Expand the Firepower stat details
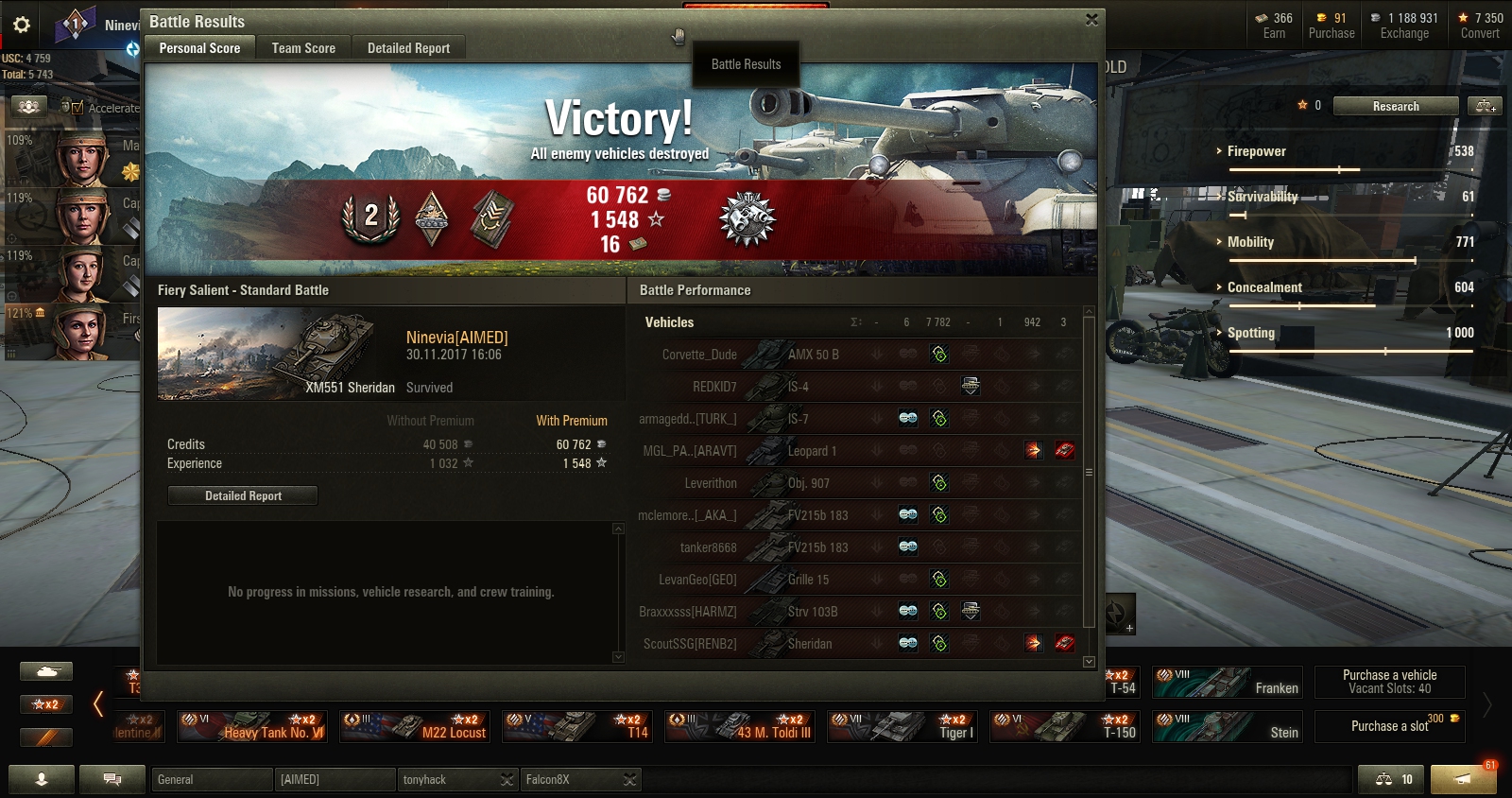Screen dimensions: 1512x798 [x=1256, y=151]
